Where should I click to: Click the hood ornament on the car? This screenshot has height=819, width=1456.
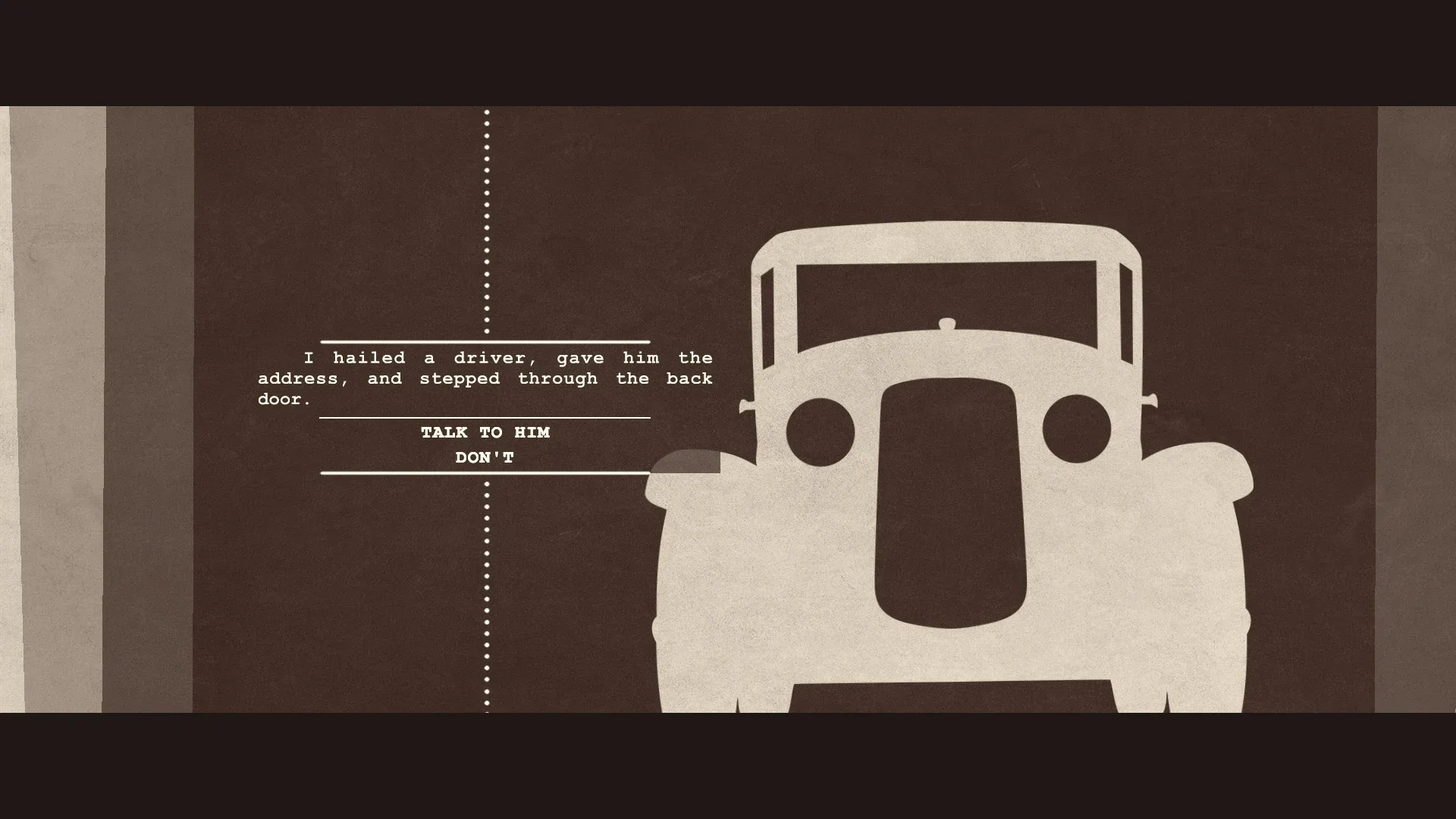tap(946, 324)
